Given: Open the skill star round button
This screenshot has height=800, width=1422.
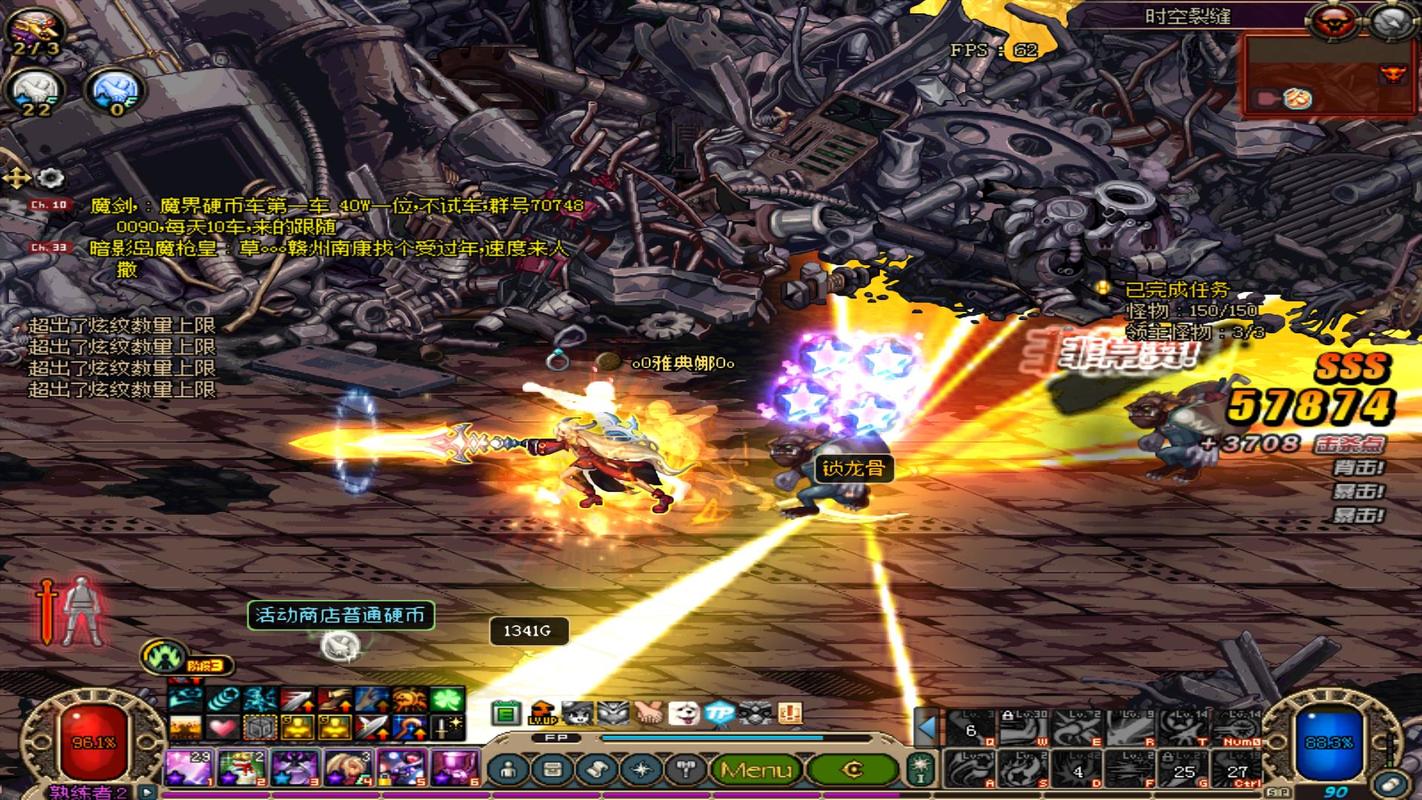Looking at the screenshot, I should tap(639, 769).
